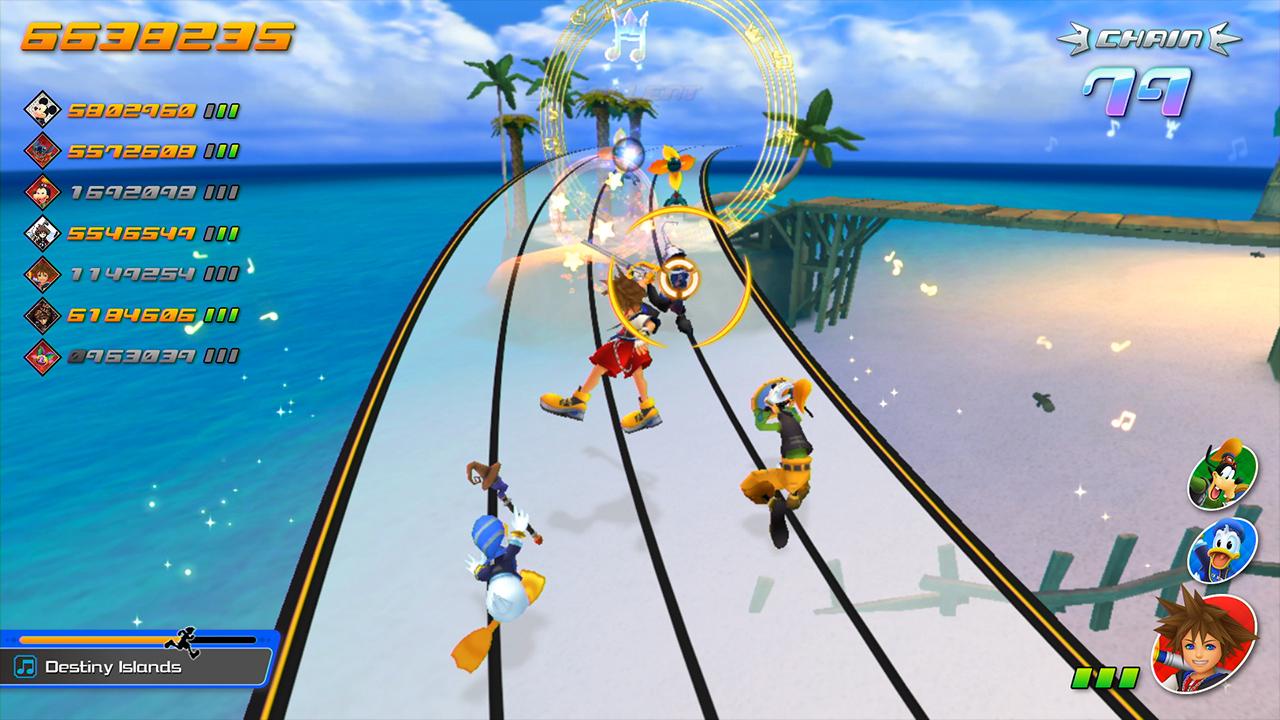
Task: Choose the rival row scoring 5572608
Action: click(132, 151)
